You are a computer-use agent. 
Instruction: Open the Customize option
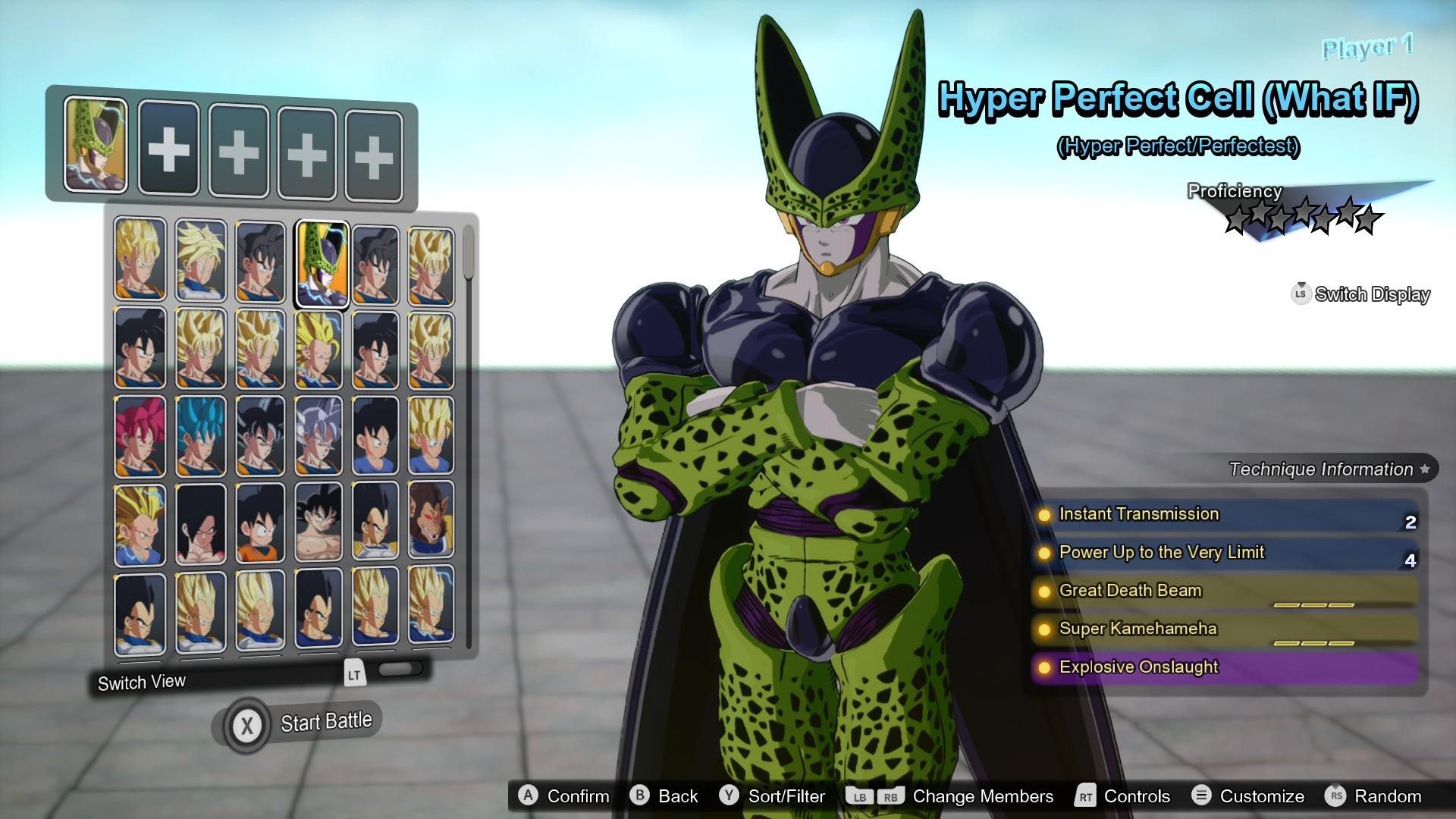pos(1248,796)
